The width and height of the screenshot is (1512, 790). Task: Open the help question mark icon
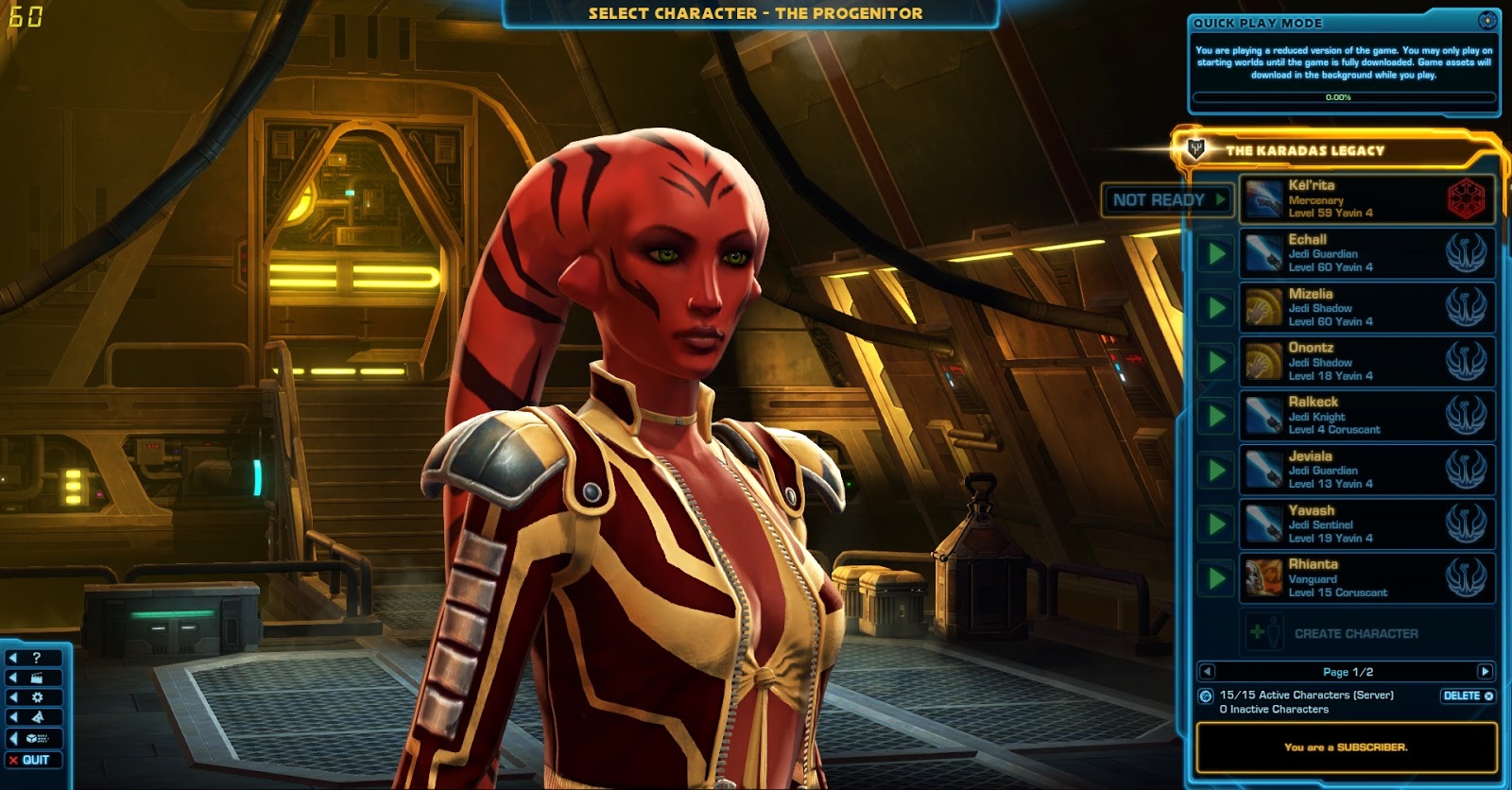click(37, 658)
